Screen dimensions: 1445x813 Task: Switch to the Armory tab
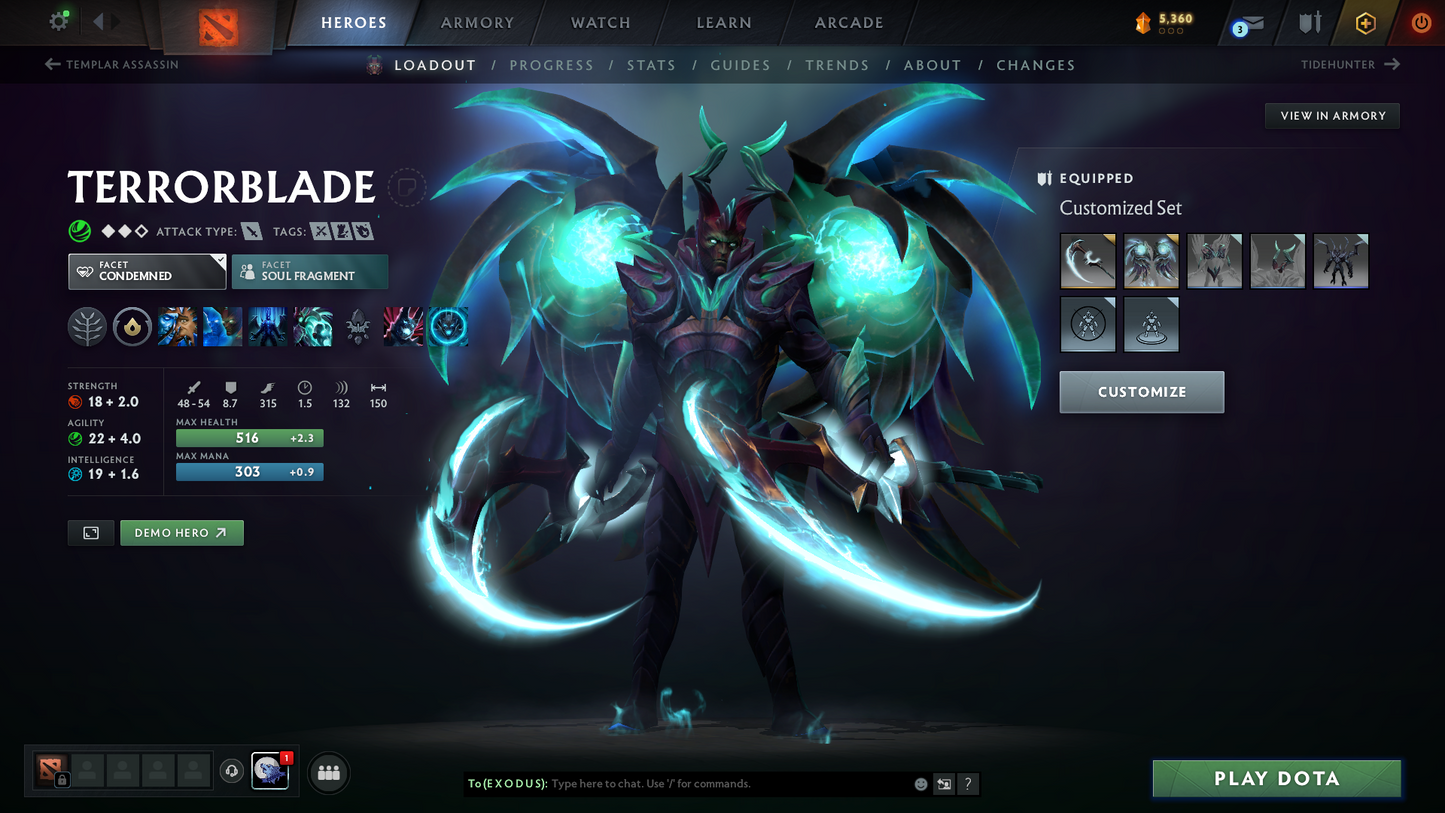click(x=477, y=23)
